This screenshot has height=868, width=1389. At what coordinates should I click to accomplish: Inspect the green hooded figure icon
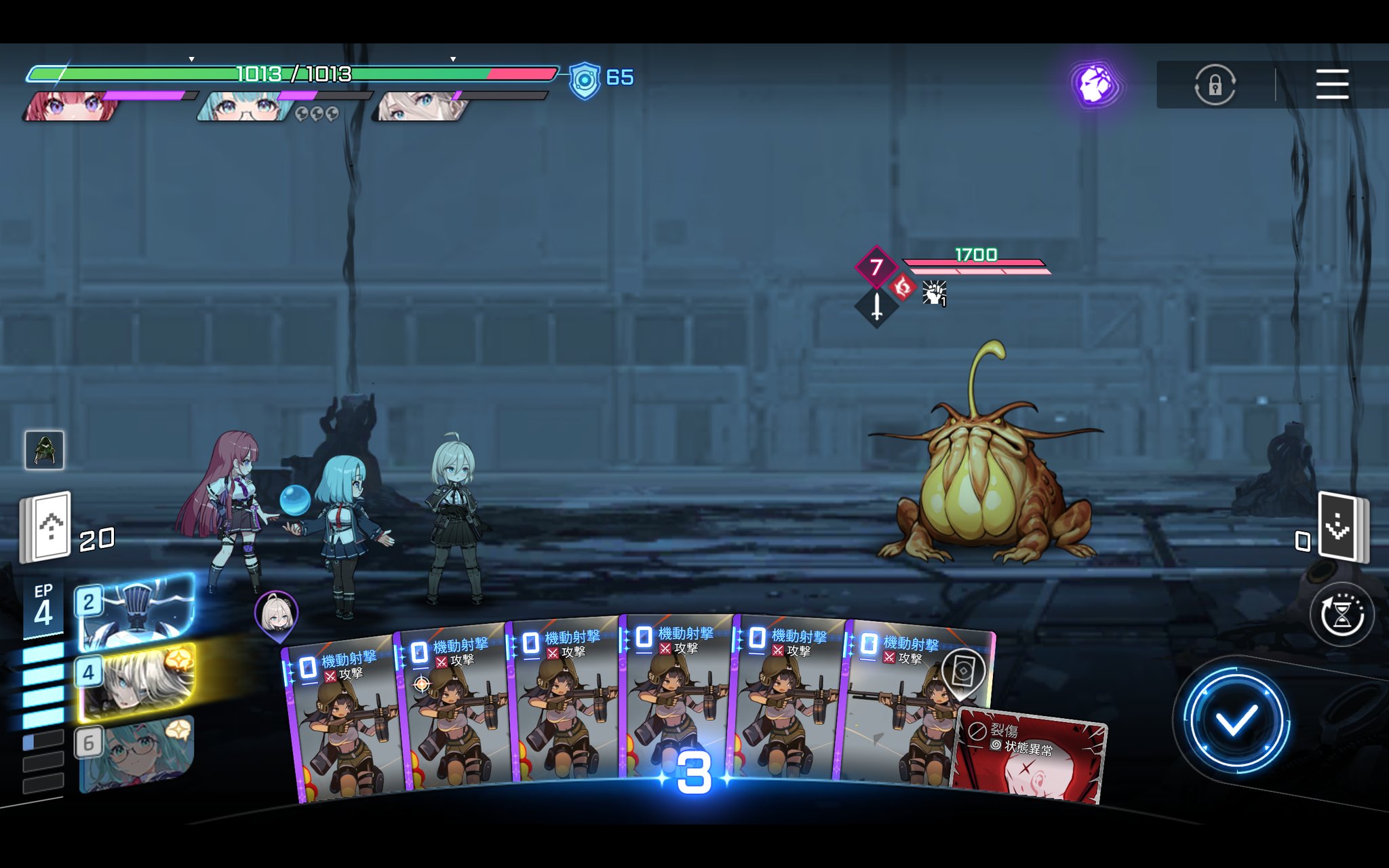click(x=45, y=450)
